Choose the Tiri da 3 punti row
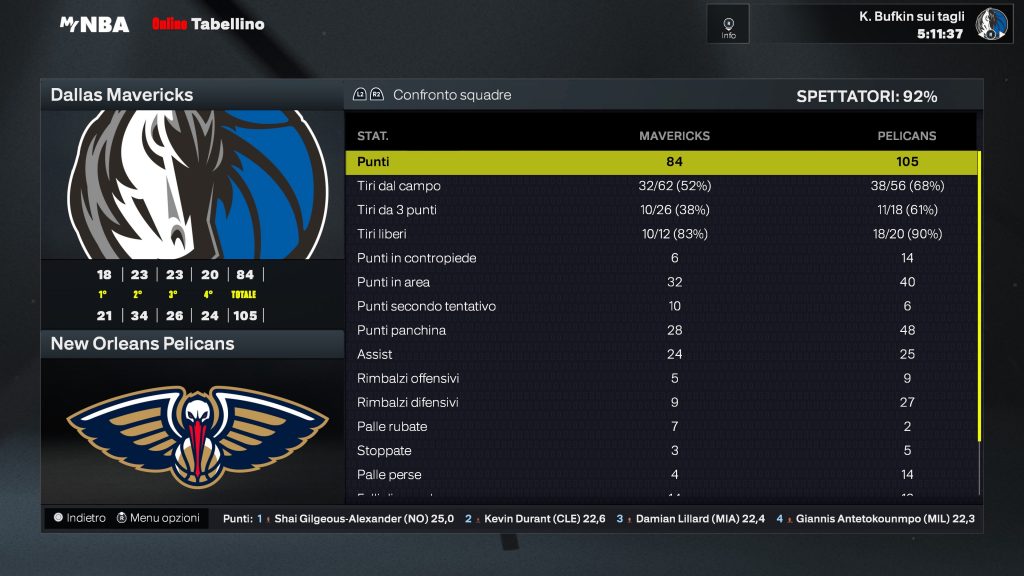This screenshot has height=576, width=1024. (661, 210)
